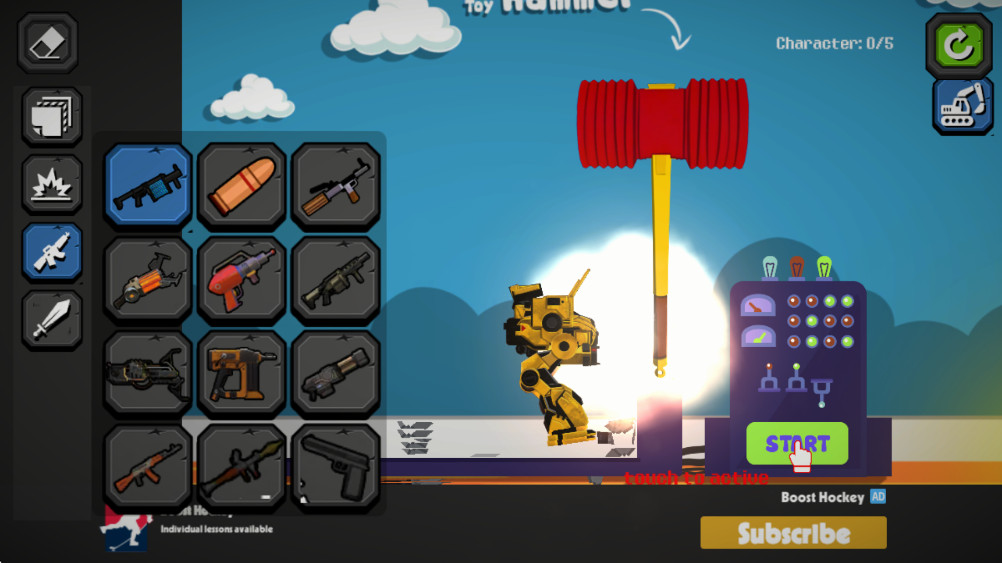Select the blue grenade launcher weapon

point(148,186)
